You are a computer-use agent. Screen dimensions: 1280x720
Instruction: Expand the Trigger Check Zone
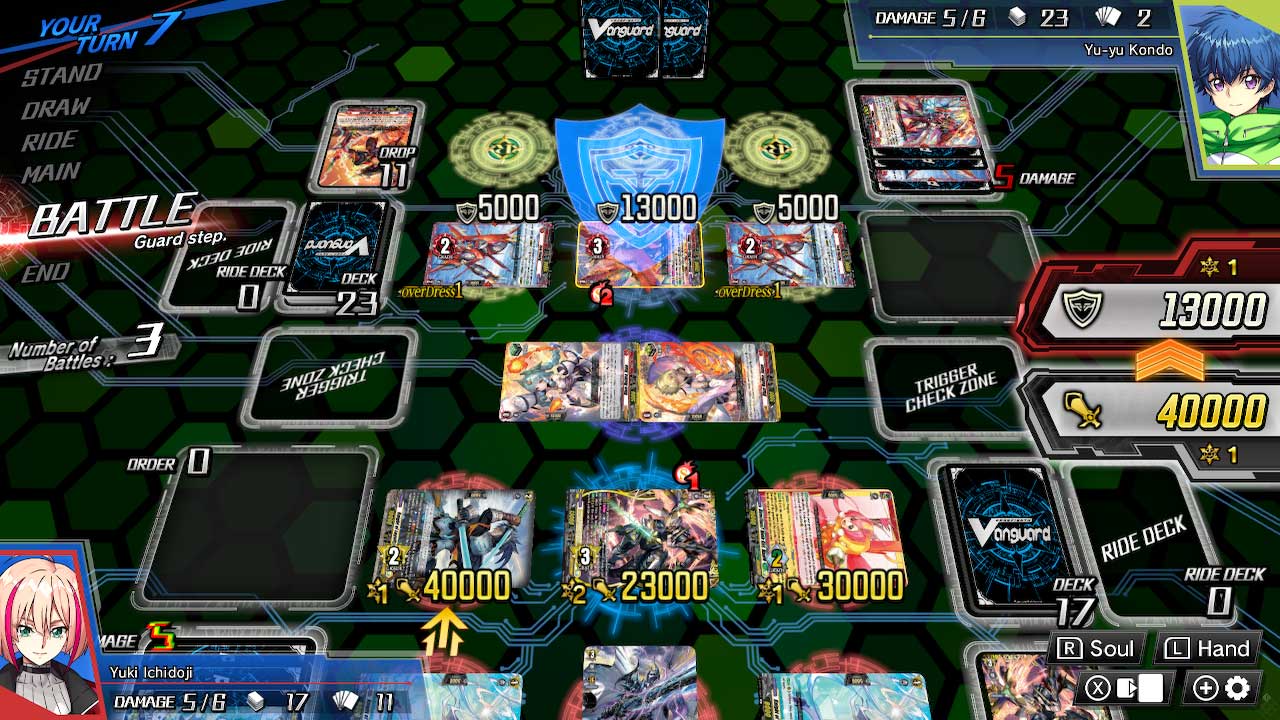[944, 387]
